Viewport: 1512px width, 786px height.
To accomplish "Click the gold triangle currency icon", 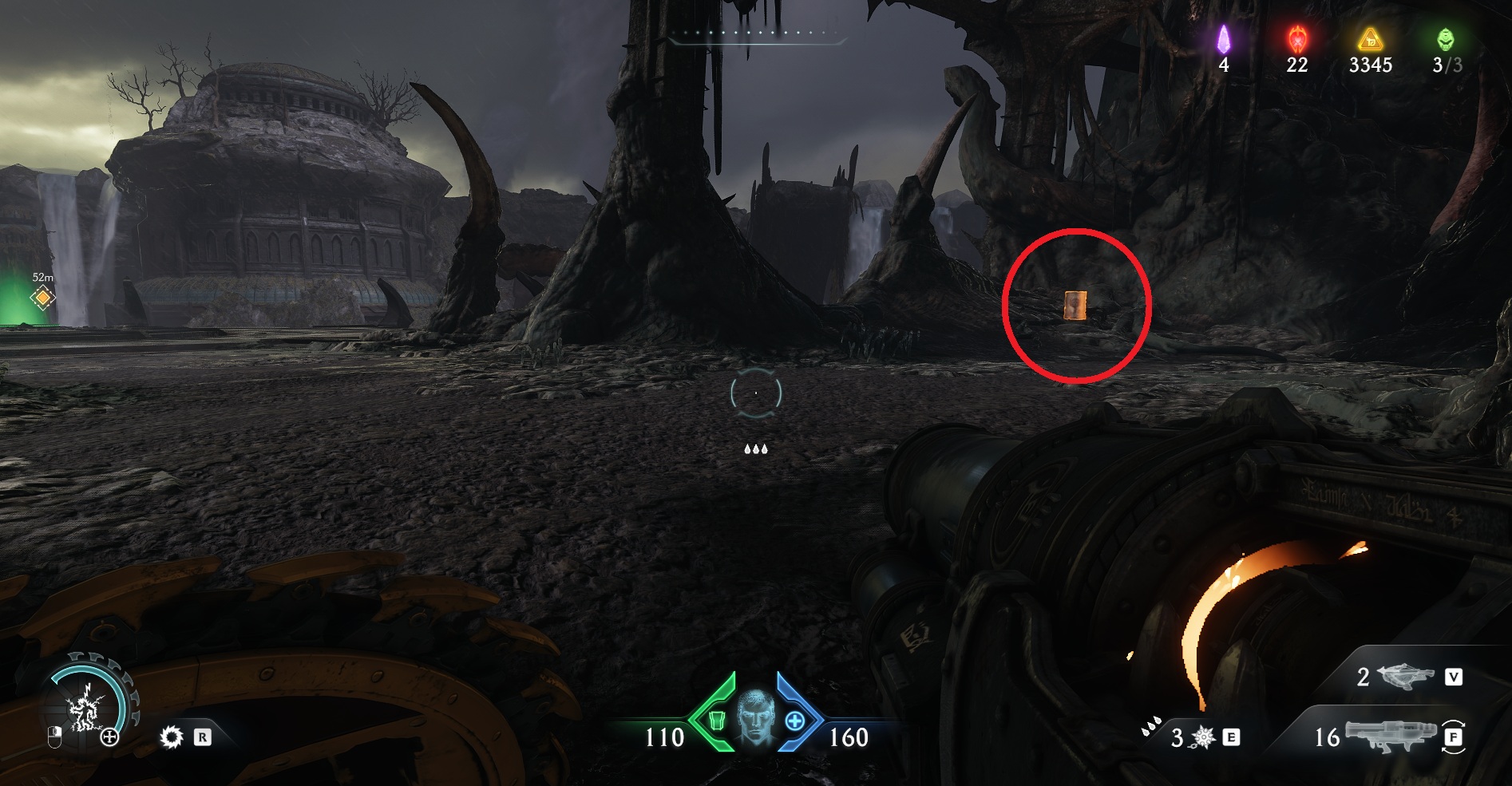I will 1370,38.
